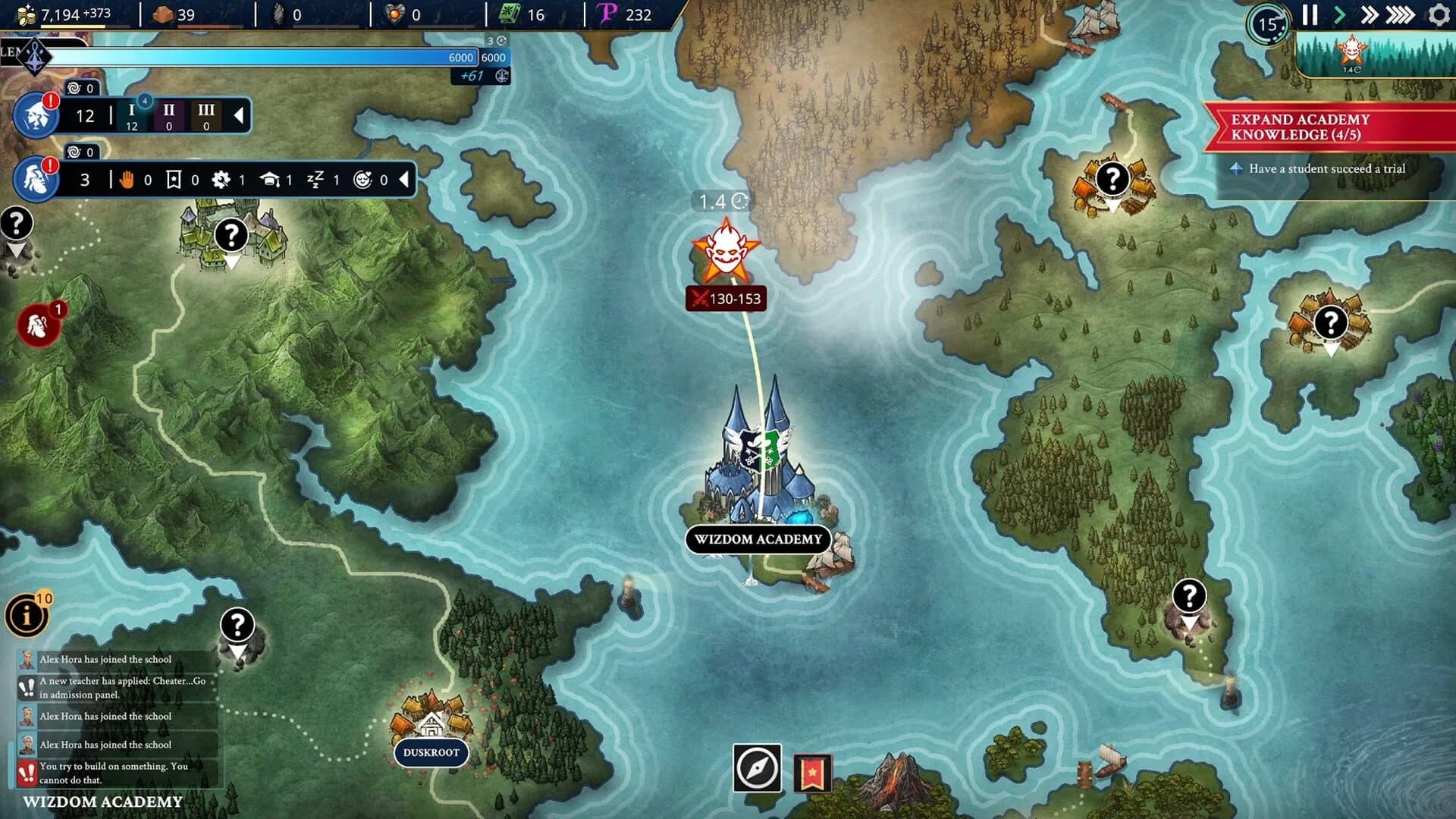Open the game settings gear
Viewport: 1456px width, 819px height.
tap(1437, 14)
